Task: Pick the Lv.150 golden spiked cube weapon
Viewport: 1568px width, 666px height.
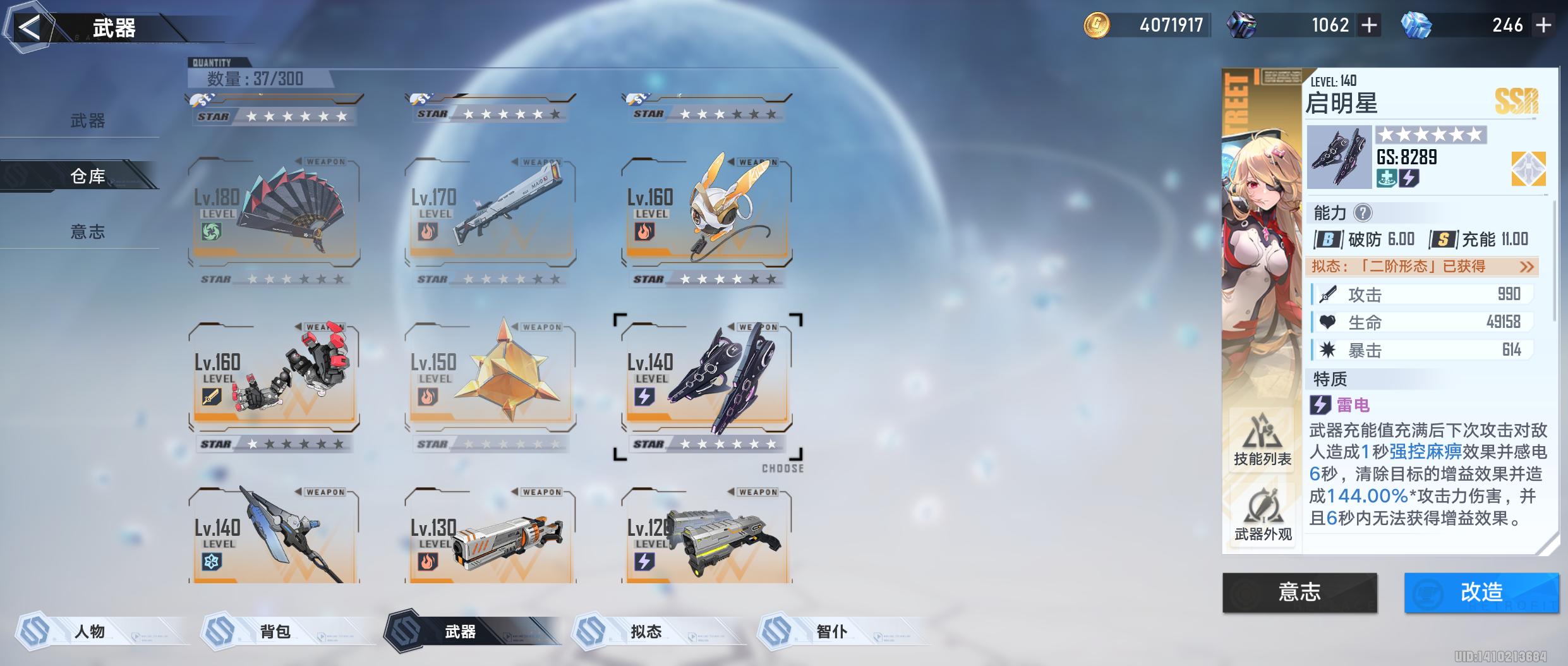Action: [x=490, y=378]
